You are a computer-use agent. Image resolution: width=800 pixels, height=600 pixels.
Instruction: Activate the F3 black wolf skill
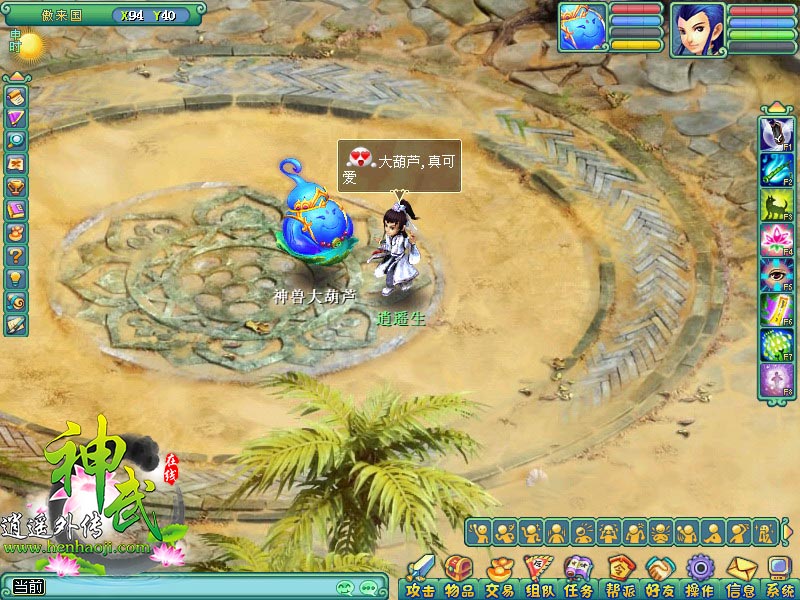pos(775,203)
